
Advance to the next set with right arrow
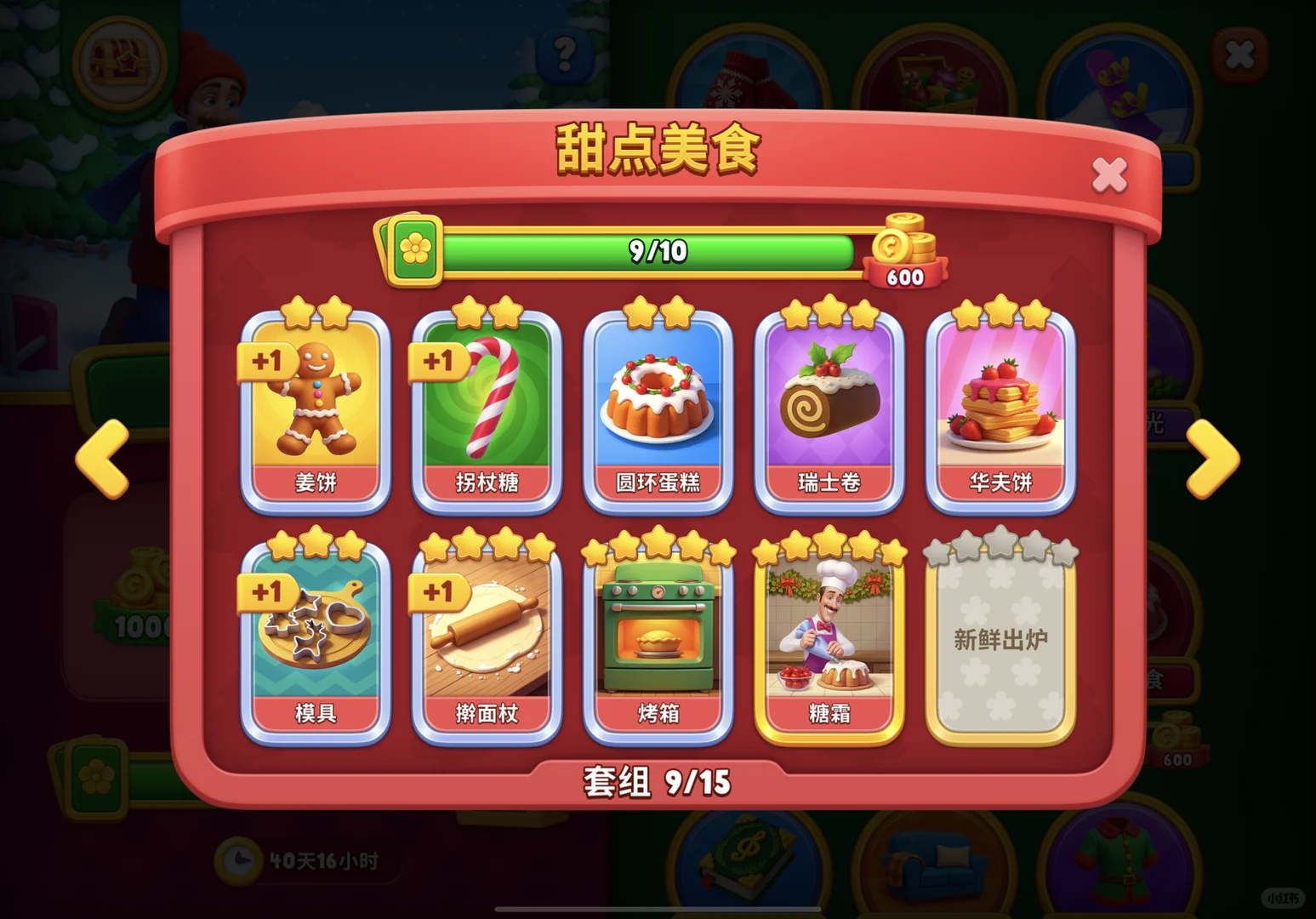pos(1212,459)
